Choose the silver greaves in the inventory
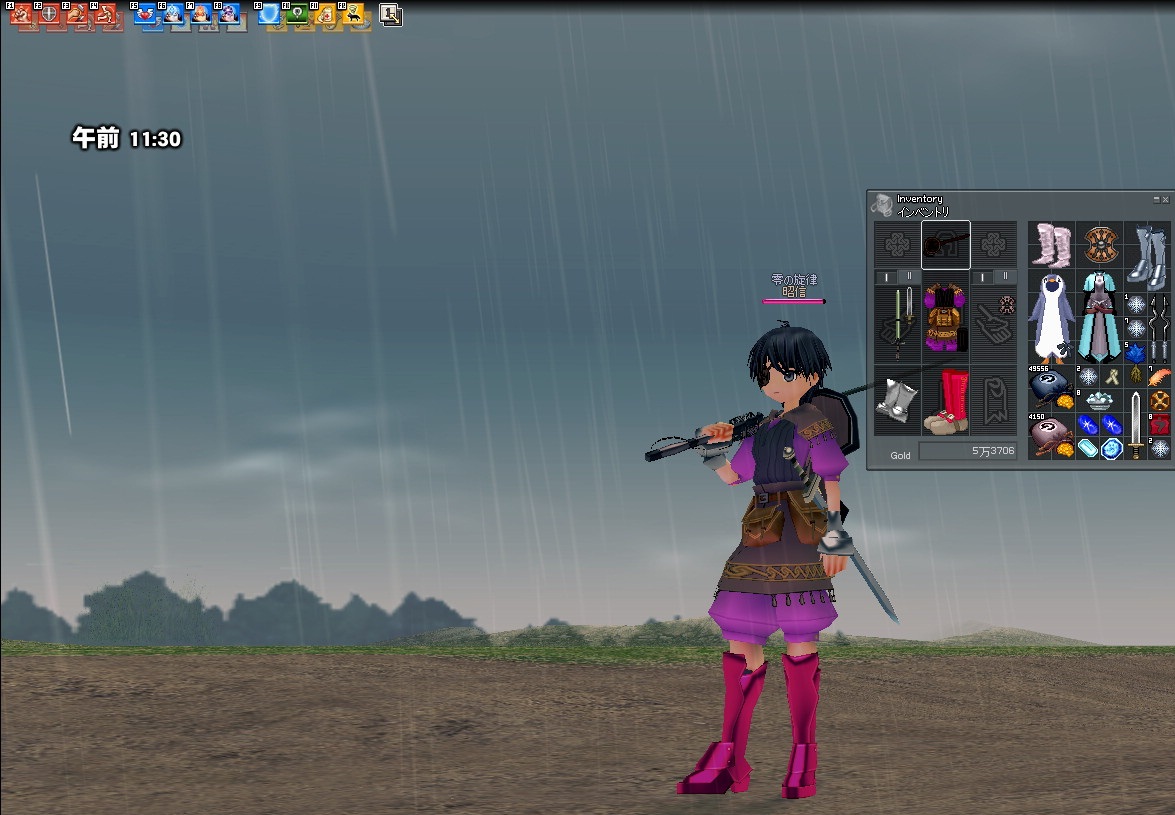 1148,256
